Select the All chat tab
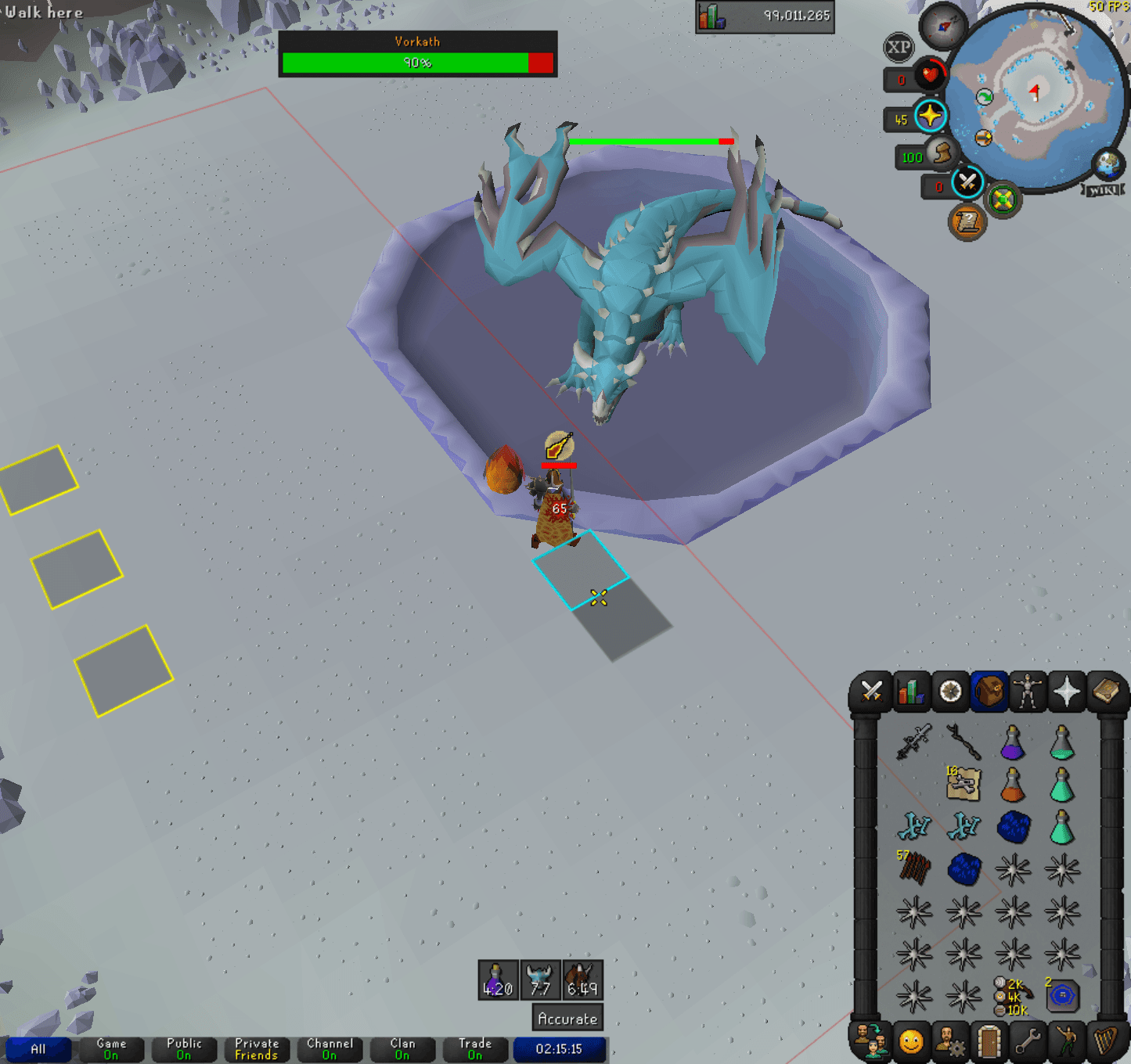 point(39,1050)
